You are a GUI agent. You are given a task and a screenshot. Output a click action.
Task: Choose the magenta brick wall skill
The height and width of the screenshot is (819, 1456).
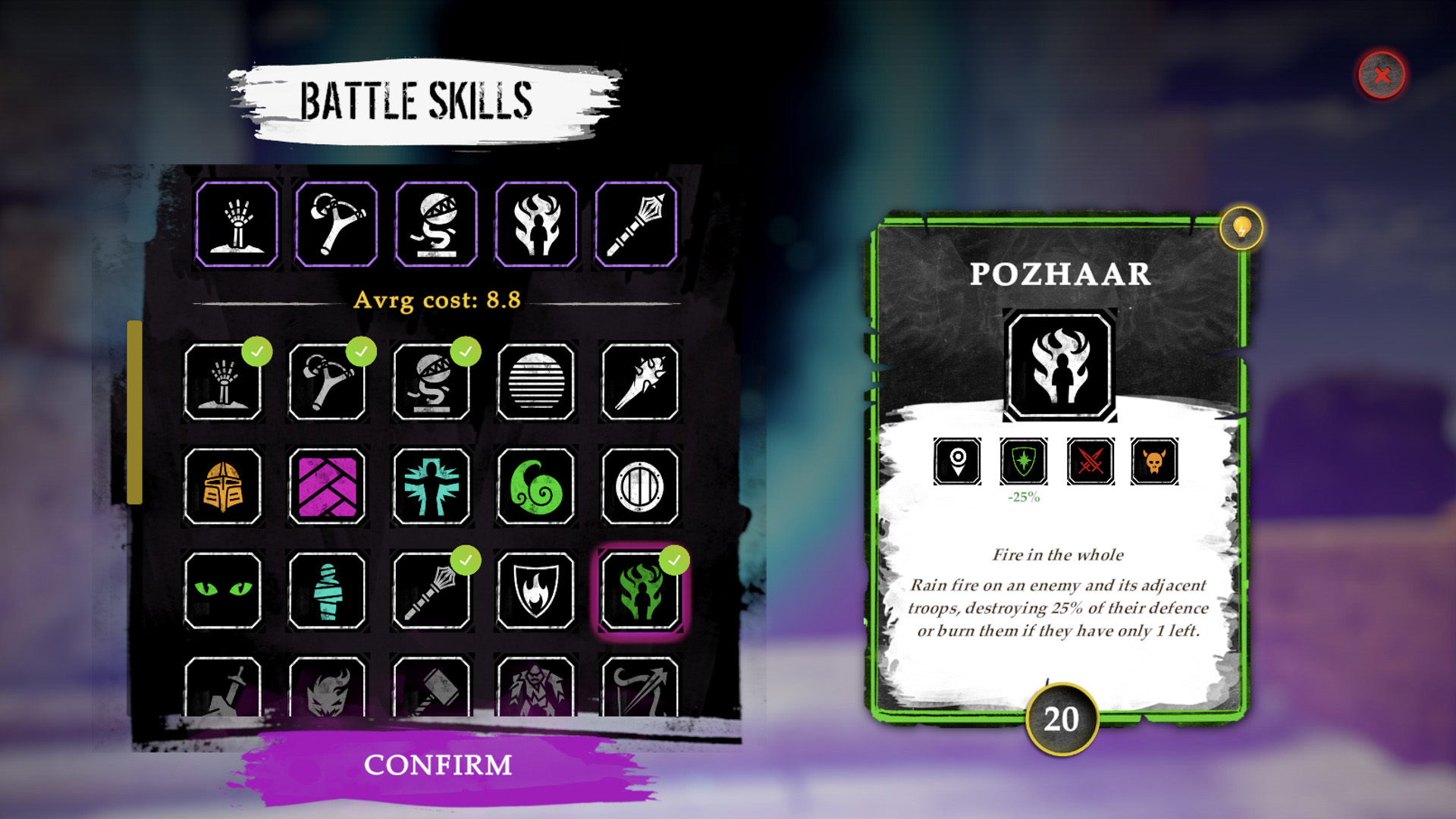328,486
